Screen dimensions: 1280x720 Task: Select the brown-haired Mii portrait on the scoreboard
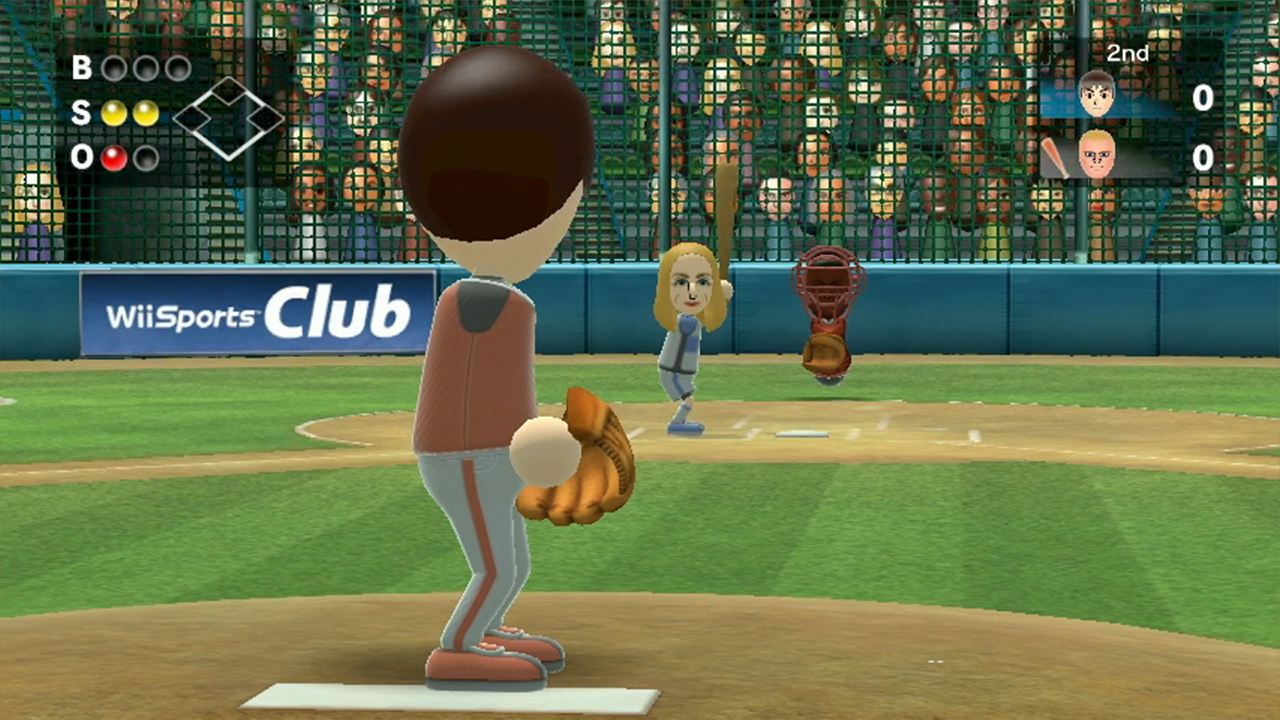pos(1098,93)
